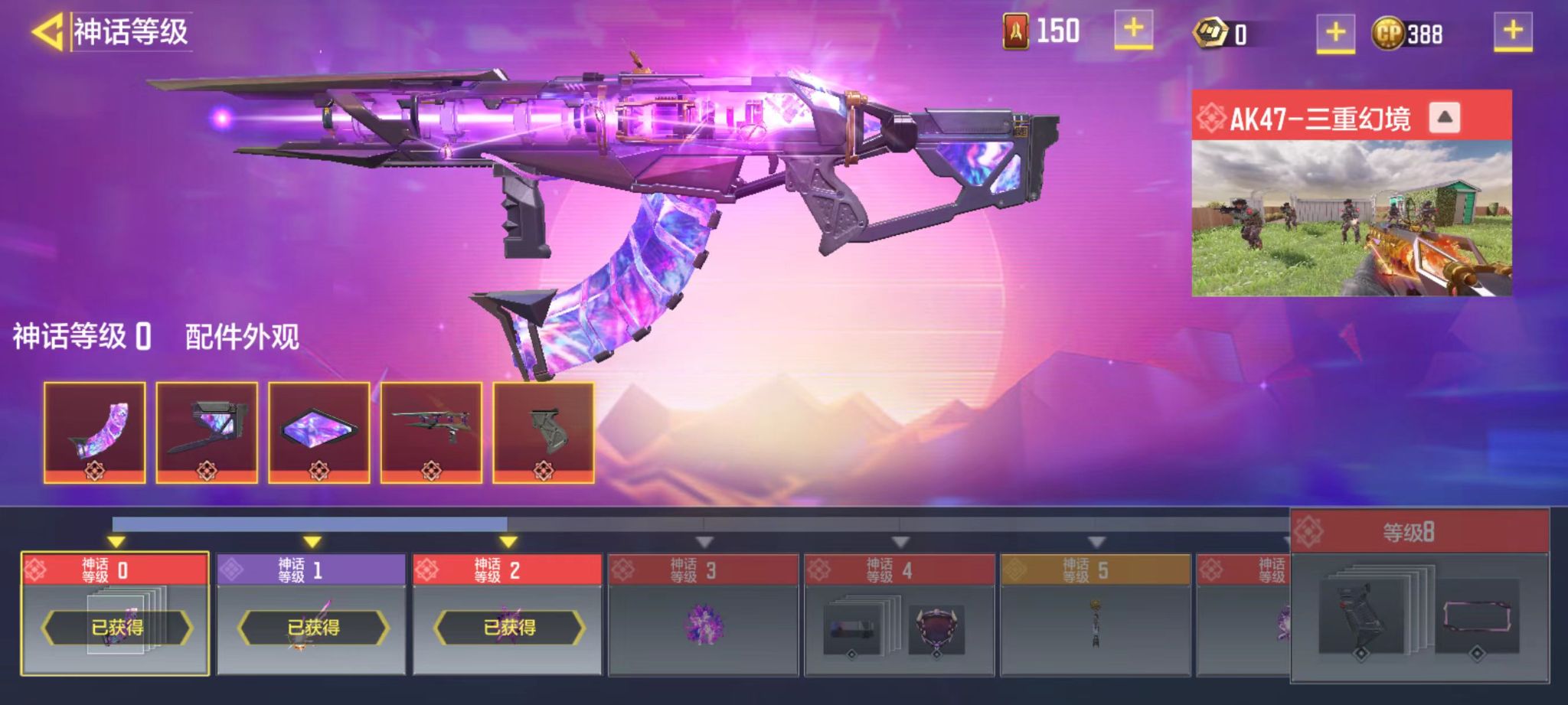The image size is (1568, 705).
Task: View the locked 神话等级 3 reward
Action: (704, 615)
